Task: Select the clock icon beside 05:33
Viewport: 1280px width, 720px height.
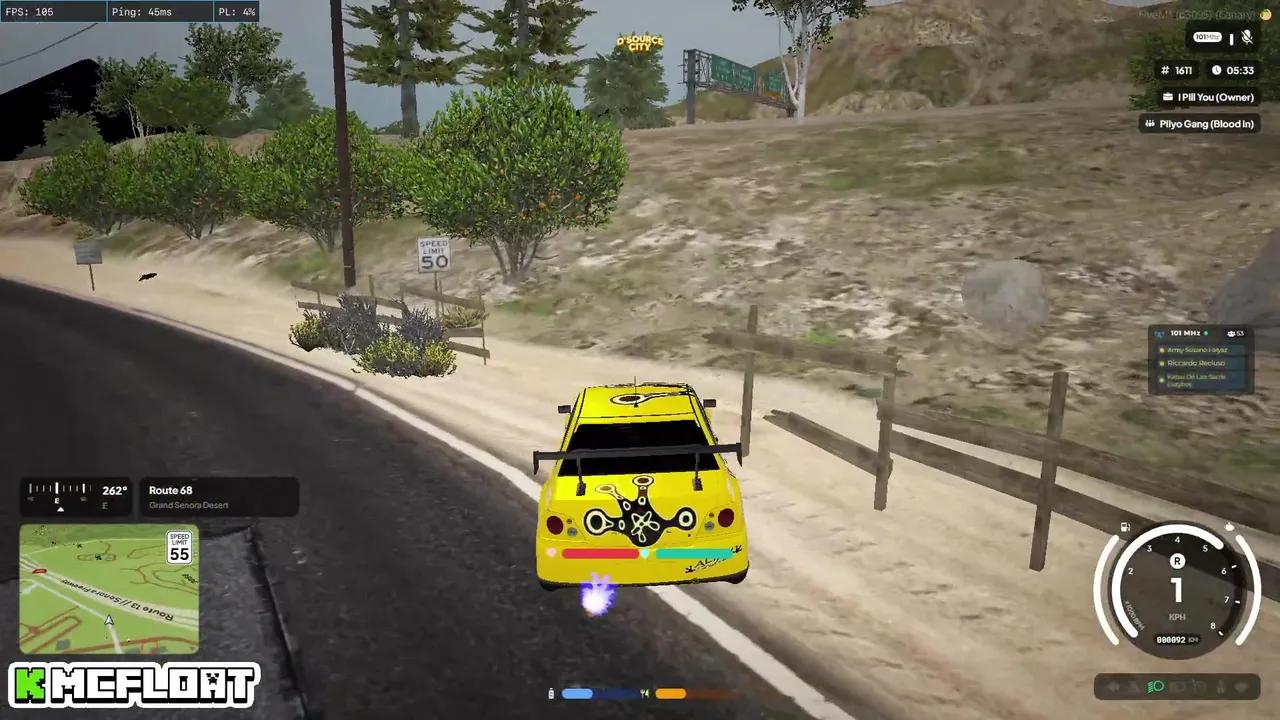Action: [1216, 70]
